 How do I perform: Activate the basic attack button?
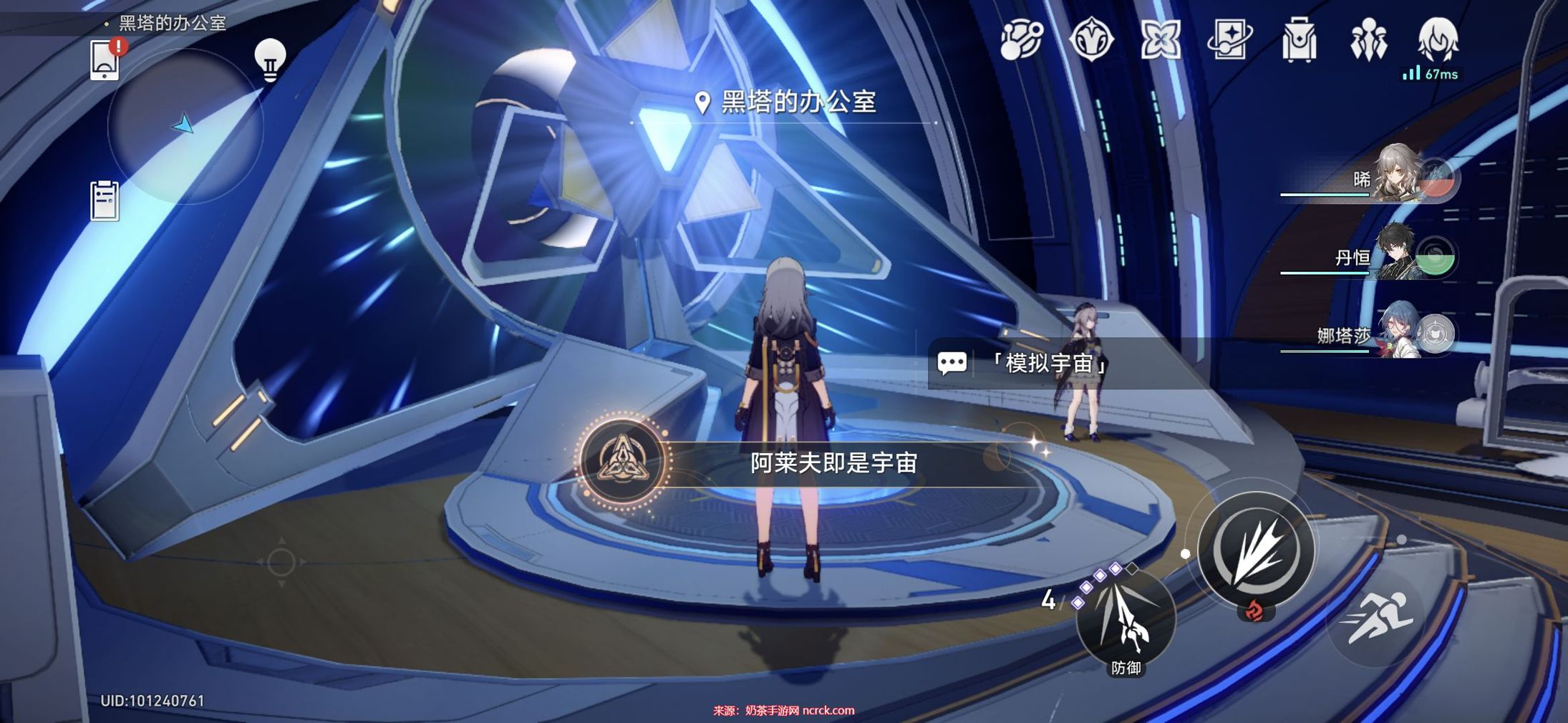tap(1256, 550)
